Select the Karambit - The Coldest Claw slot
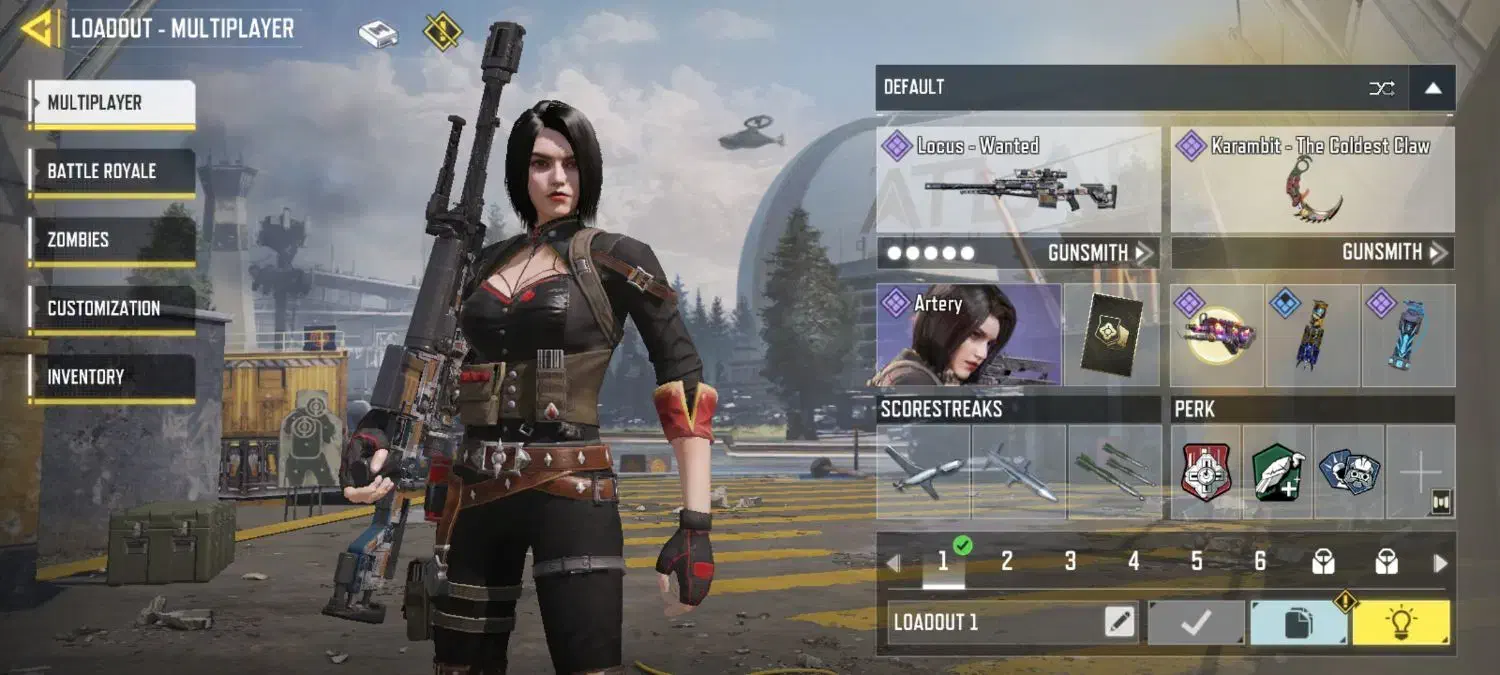The height and width of the screenshot is (675, 1500). (x=1312, y=180)
